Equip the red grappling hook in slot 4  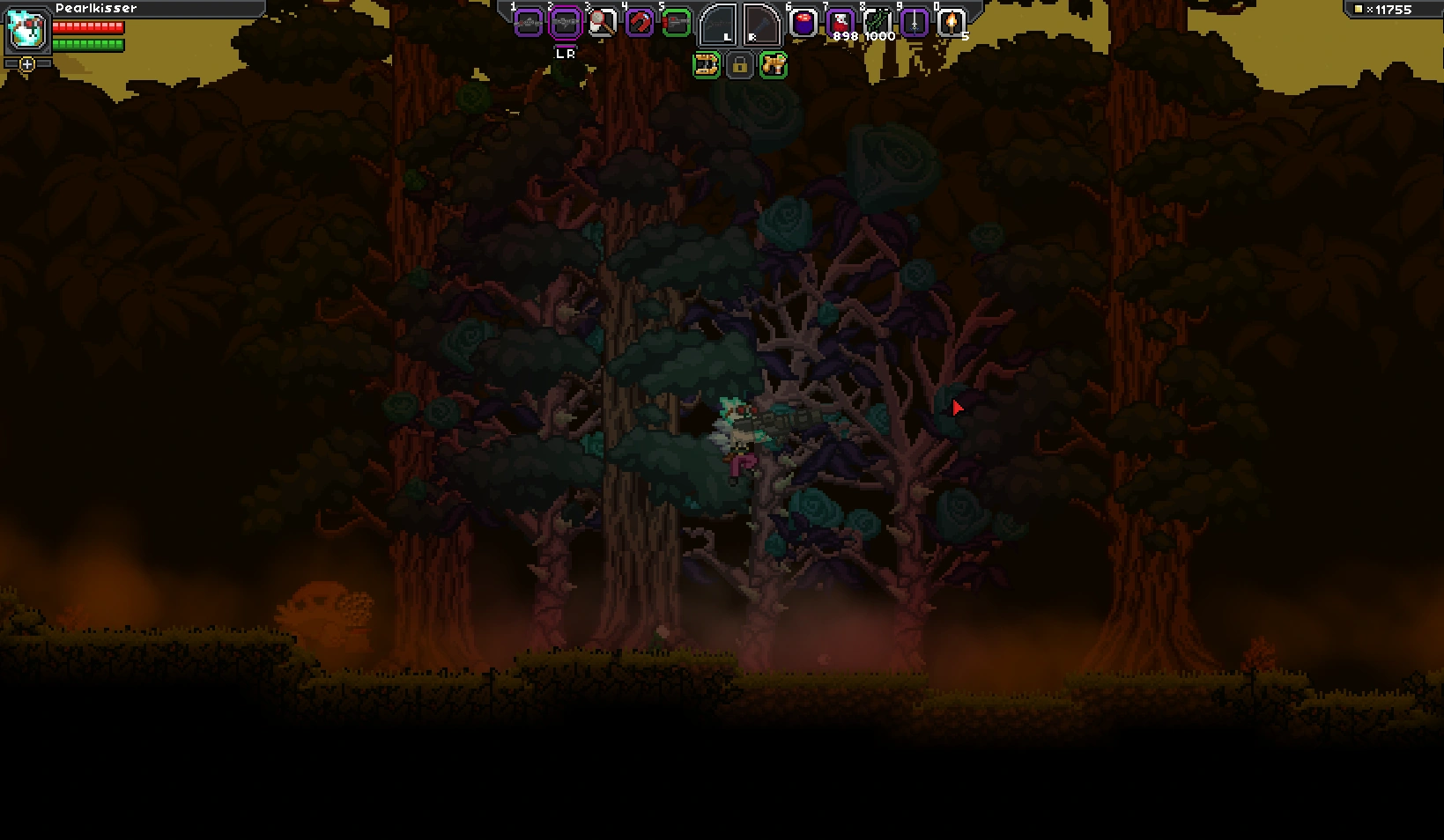tap(641, 22)
